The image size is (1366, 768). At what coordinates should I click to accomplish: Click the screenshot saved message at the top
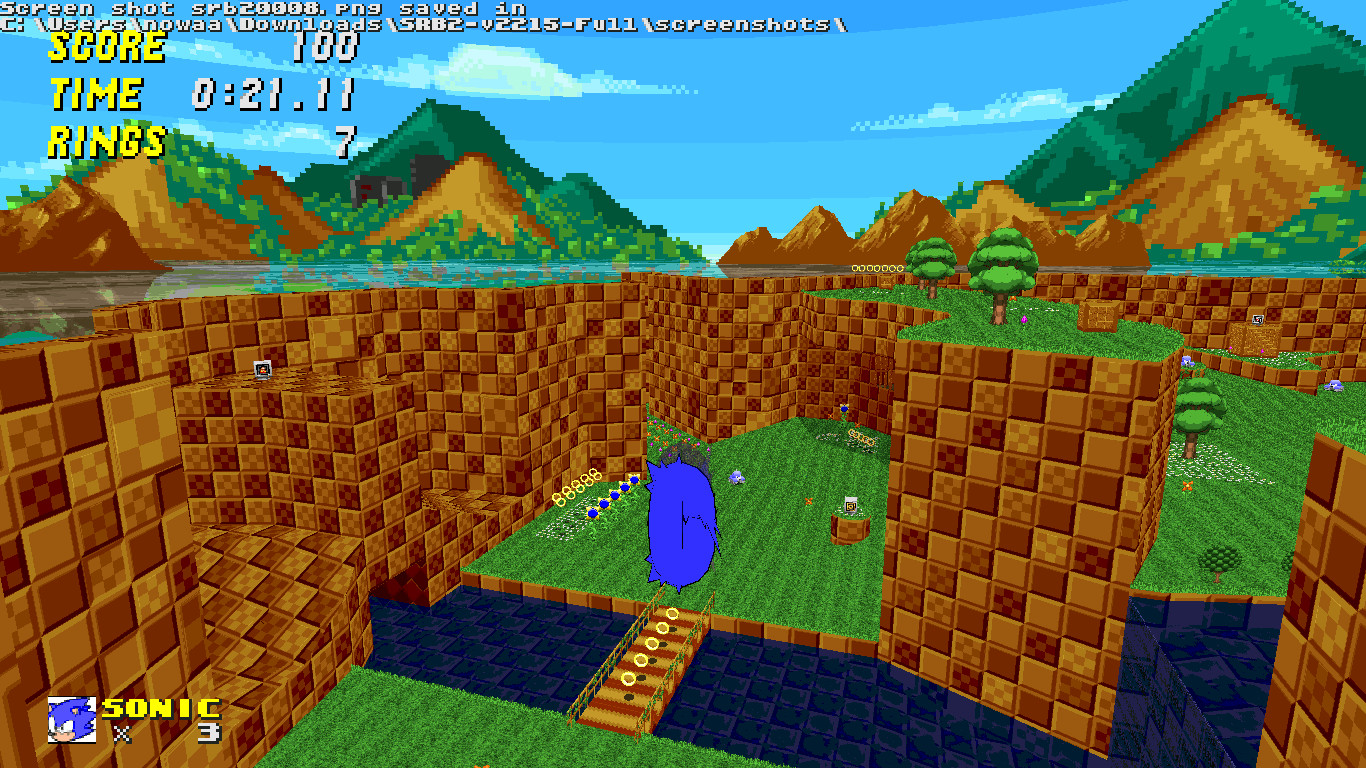coord(420,15)
